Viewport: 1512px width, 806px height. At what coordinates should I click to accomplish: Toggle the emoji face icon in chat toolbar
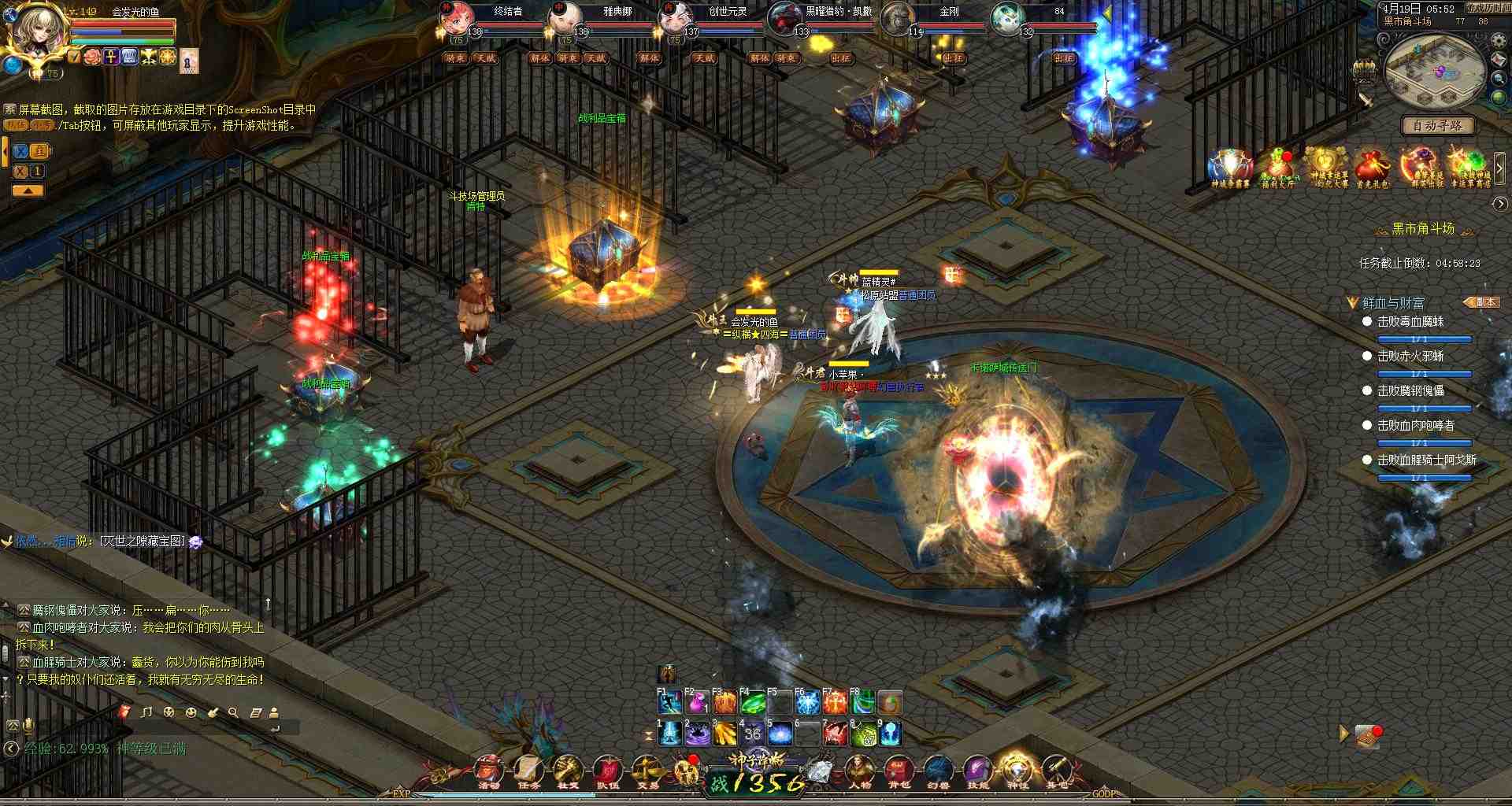[x=191, y=712]
